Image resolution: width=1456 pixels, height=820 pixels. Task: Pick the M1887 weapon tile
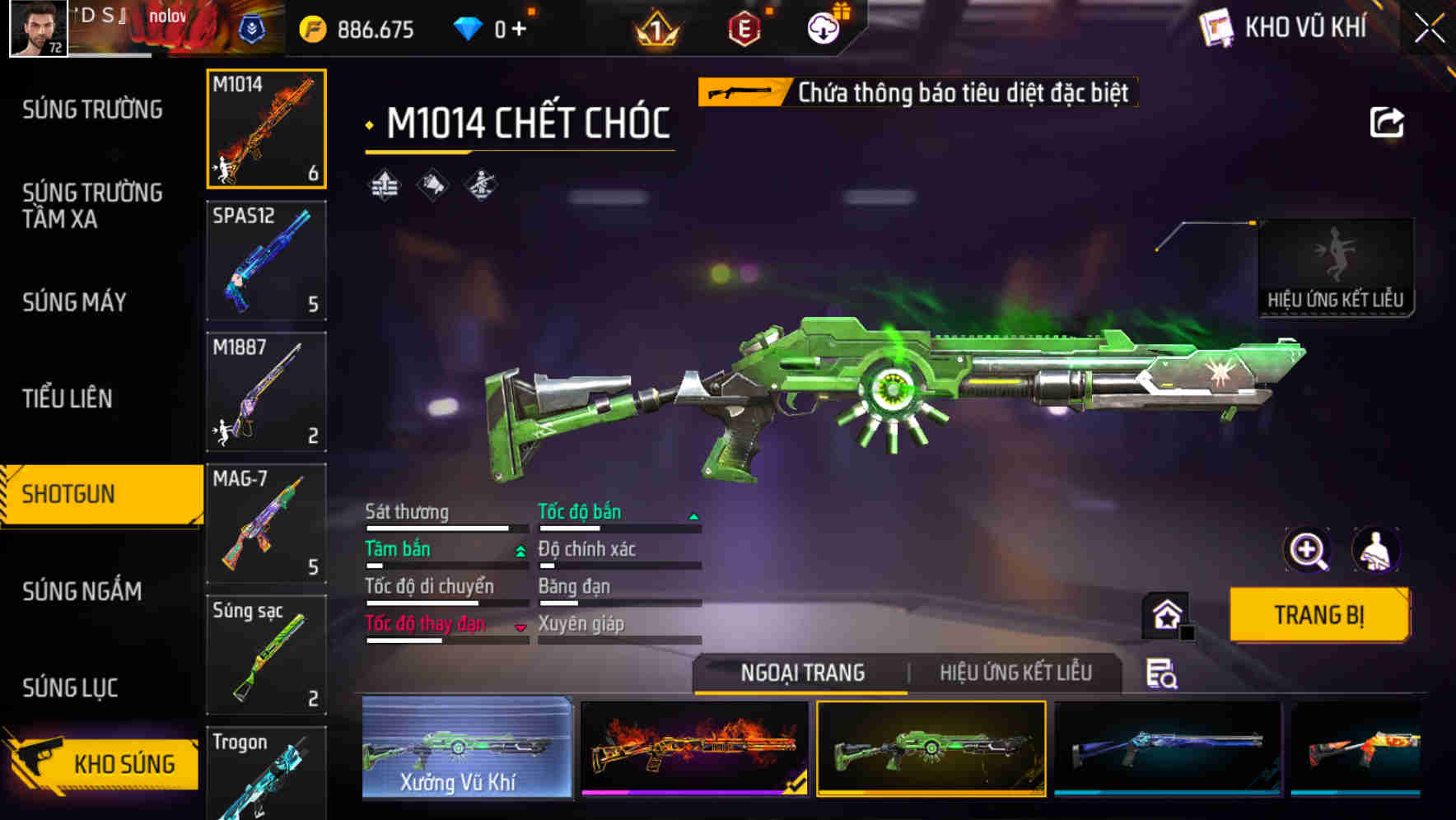click(266, 392)
